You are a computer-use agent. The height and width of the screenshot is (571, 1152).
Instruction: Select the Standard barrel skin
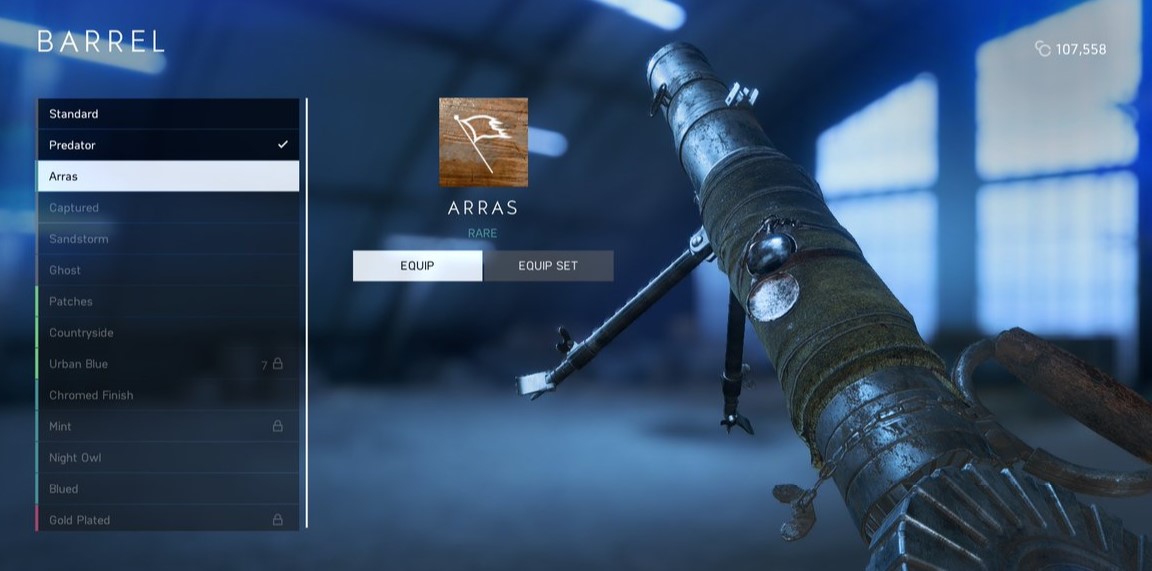(x=168, y=114)
